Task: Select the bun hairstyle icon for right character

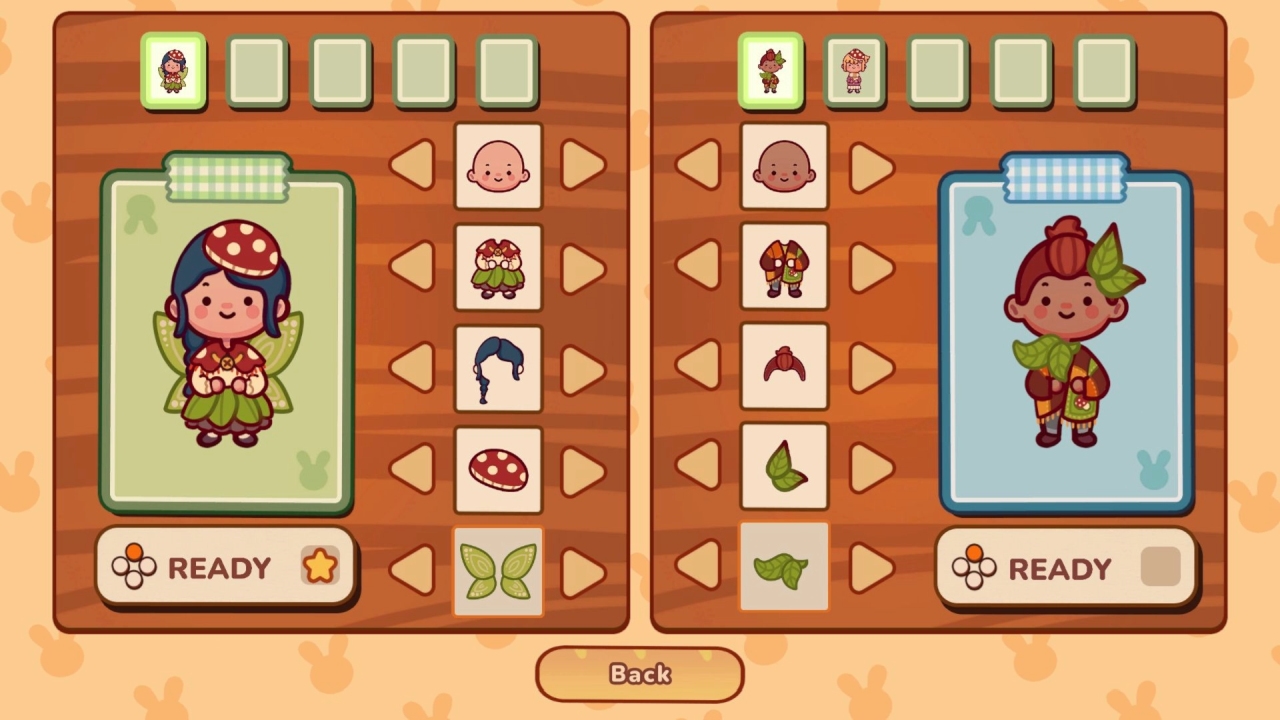Action: click(x=784, y=368)
